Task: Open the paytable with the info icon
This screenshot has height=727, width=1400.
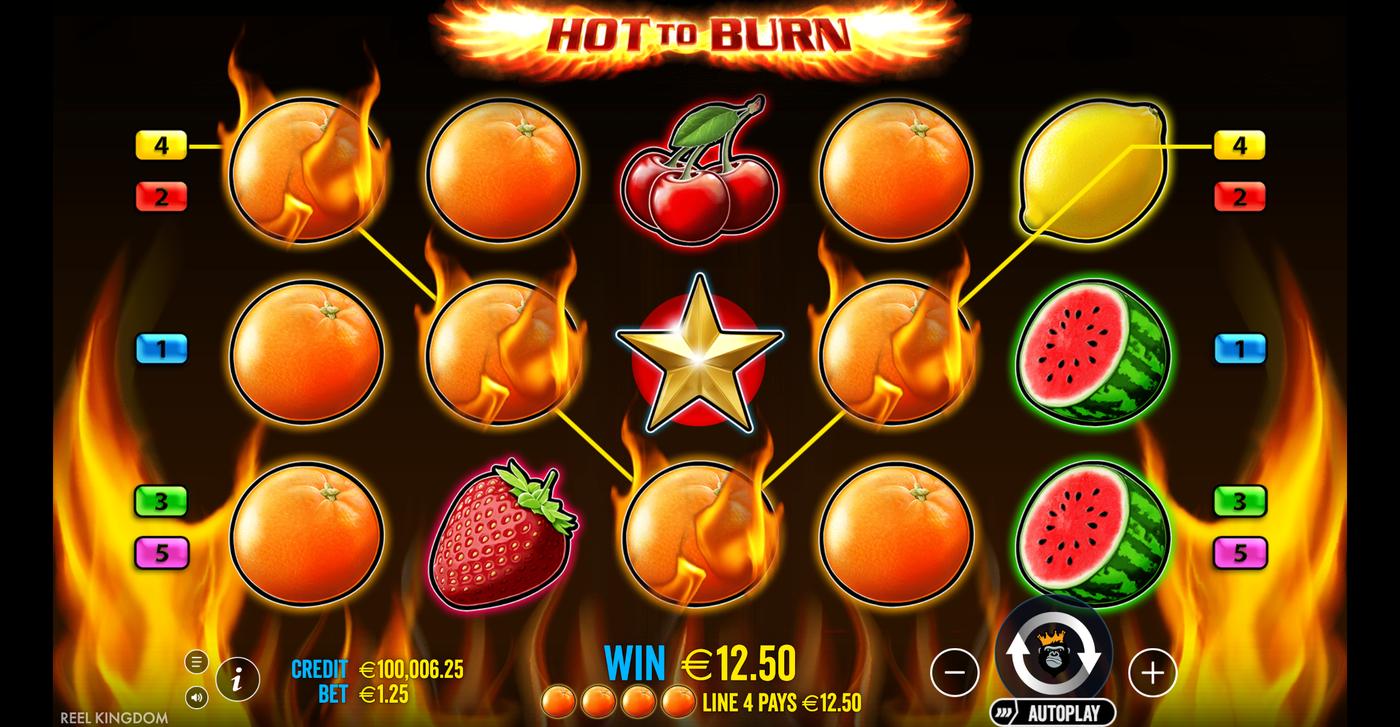Action: 237,677
